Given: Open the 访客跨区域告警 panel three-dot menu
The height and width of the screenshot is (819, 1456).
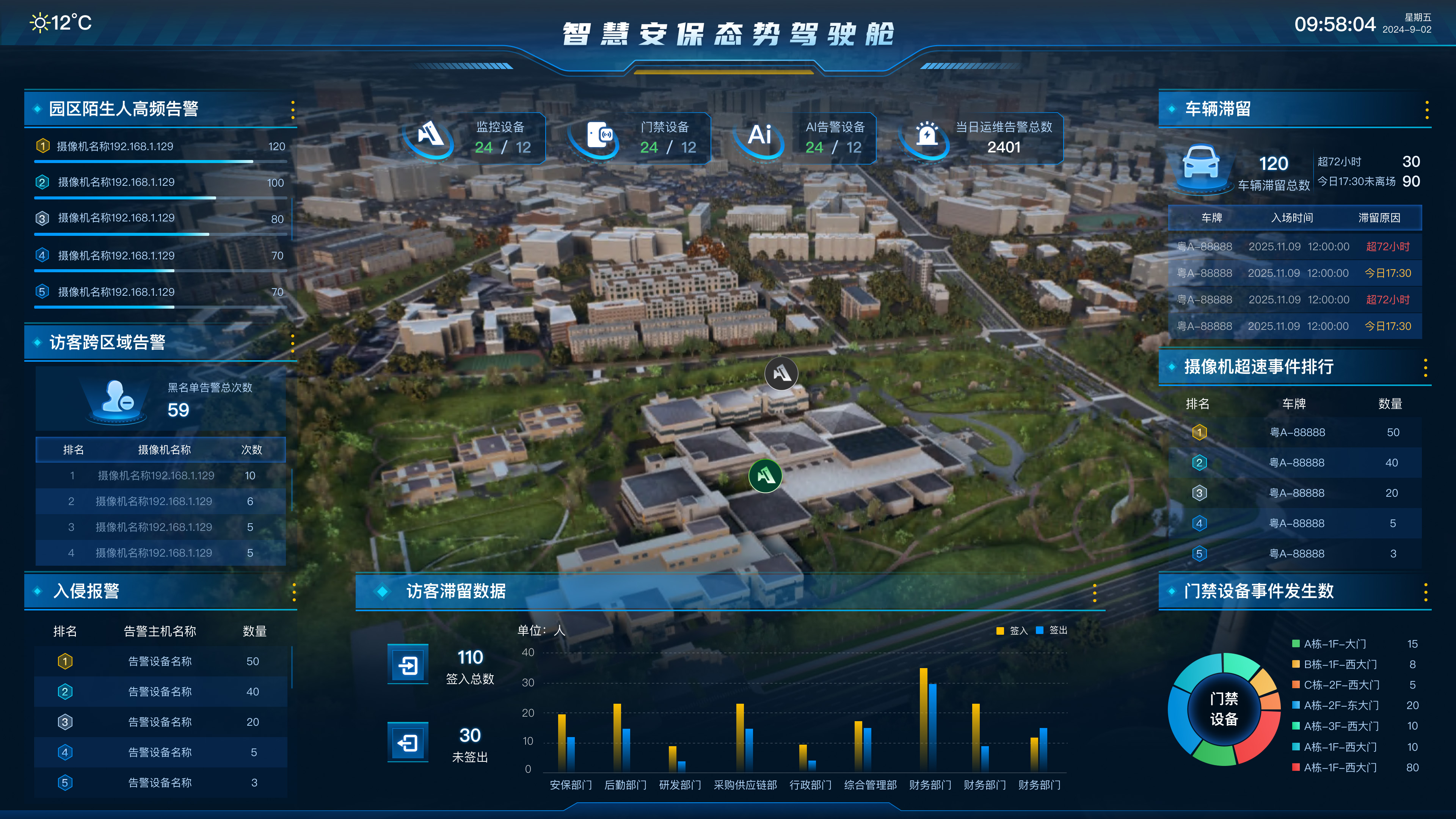Looking at the screenshot, I should pos(292,342).
